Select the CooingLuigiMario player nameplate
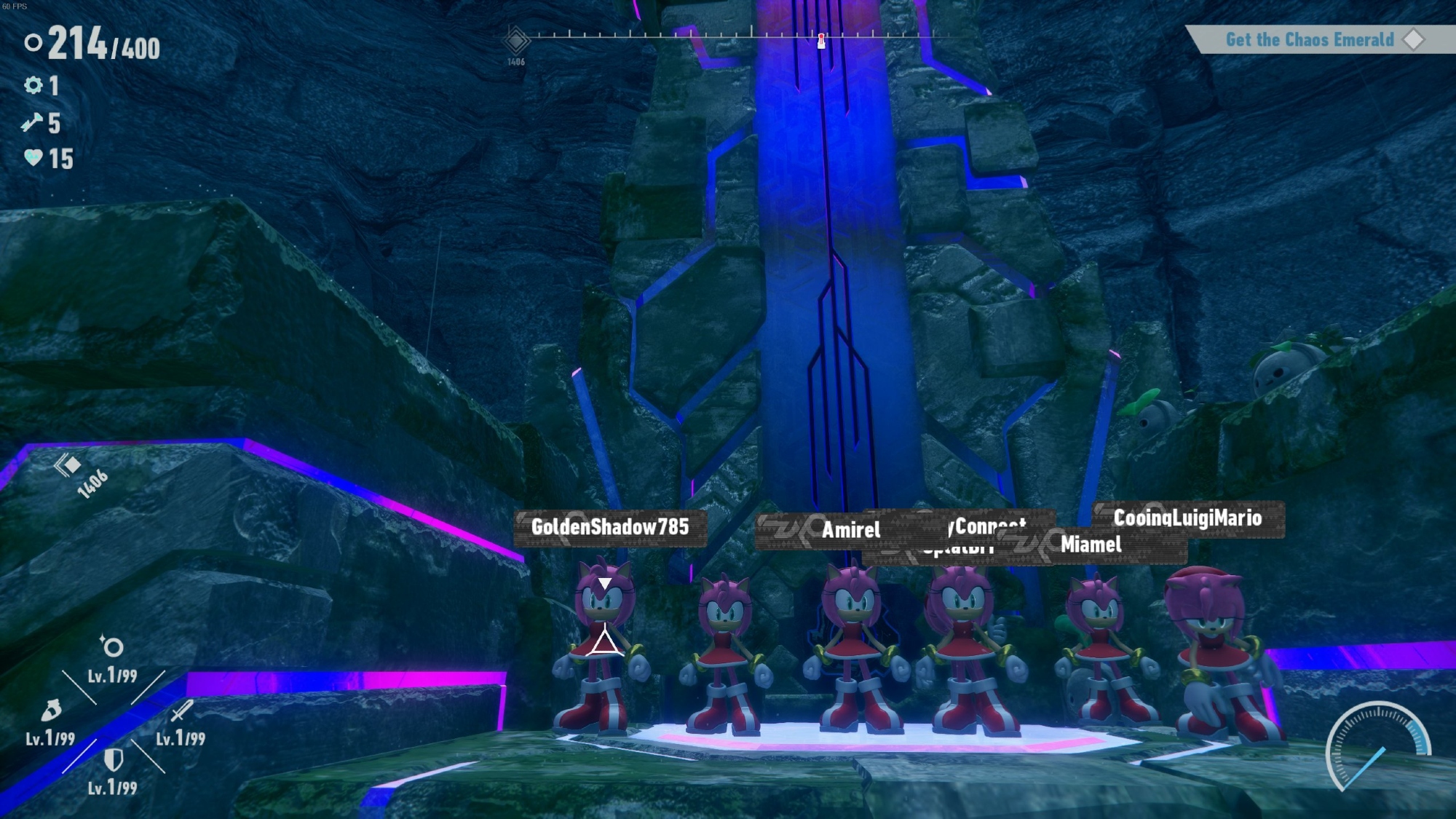Screen dimensions: 1456x819 [x=1188, y=518]
